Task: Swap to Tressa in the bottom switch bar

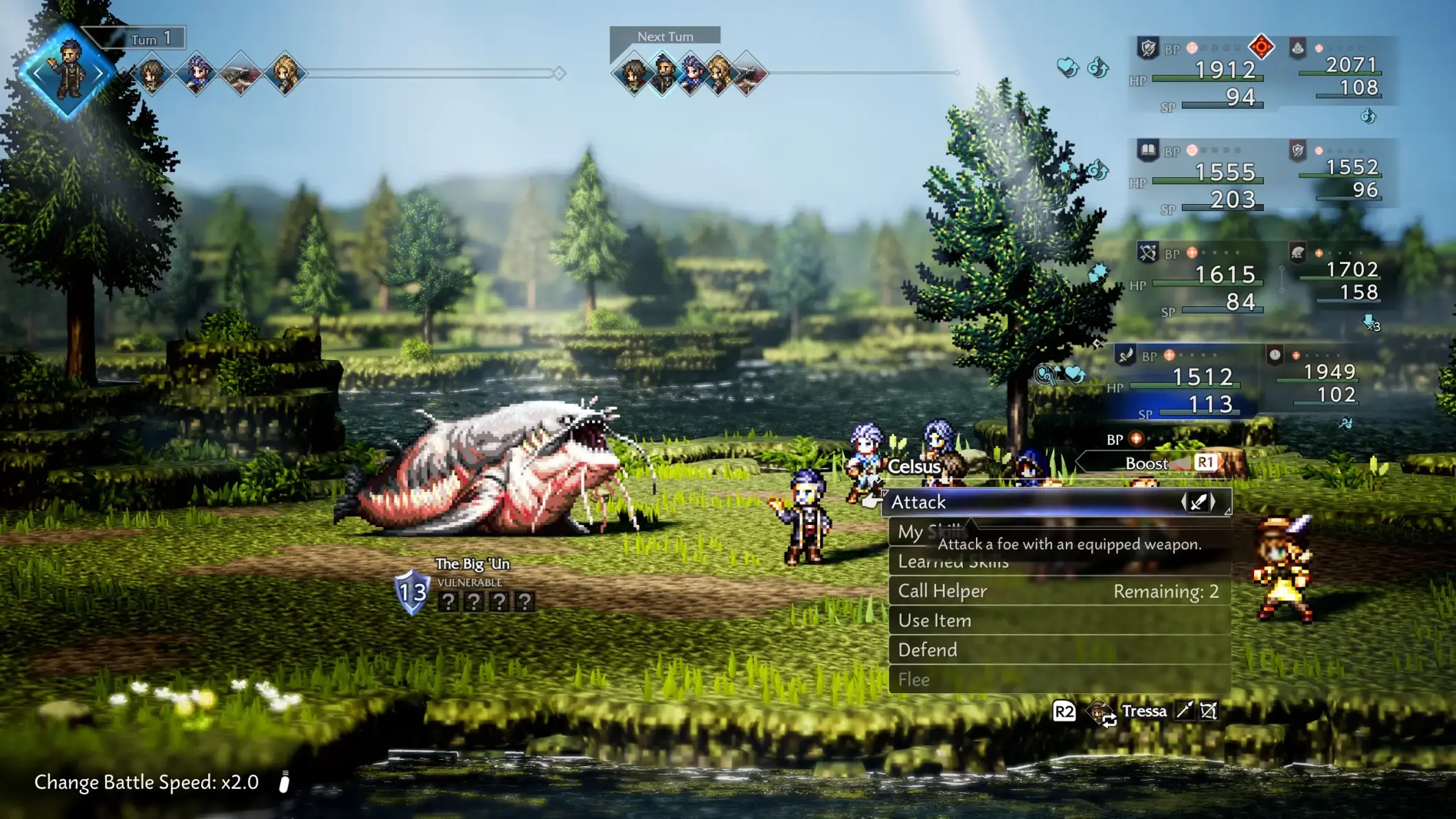Action: tap(1144, 711)
